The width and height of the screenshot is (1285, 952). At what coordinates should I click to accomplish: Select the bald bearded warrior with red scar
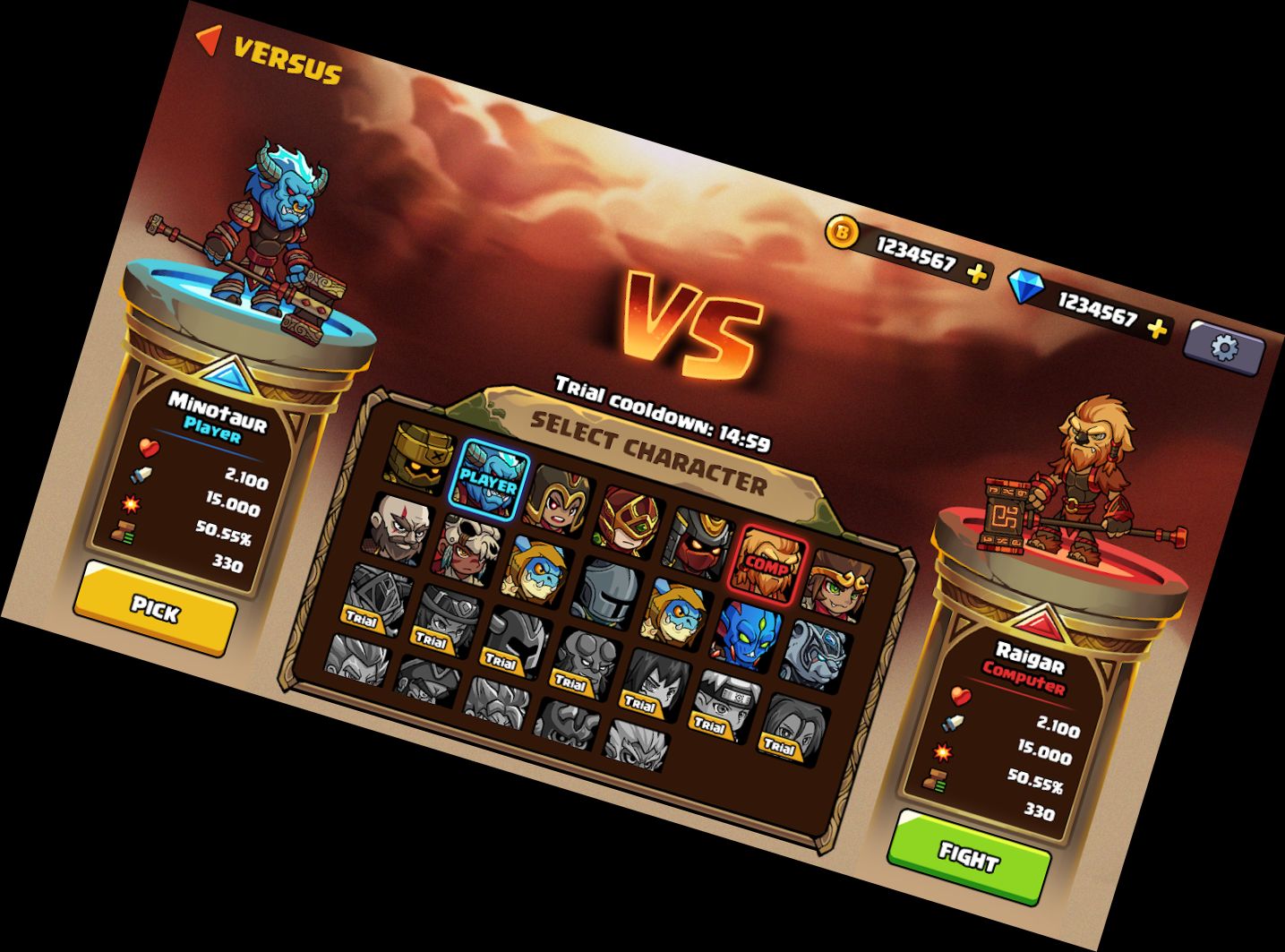400,528
